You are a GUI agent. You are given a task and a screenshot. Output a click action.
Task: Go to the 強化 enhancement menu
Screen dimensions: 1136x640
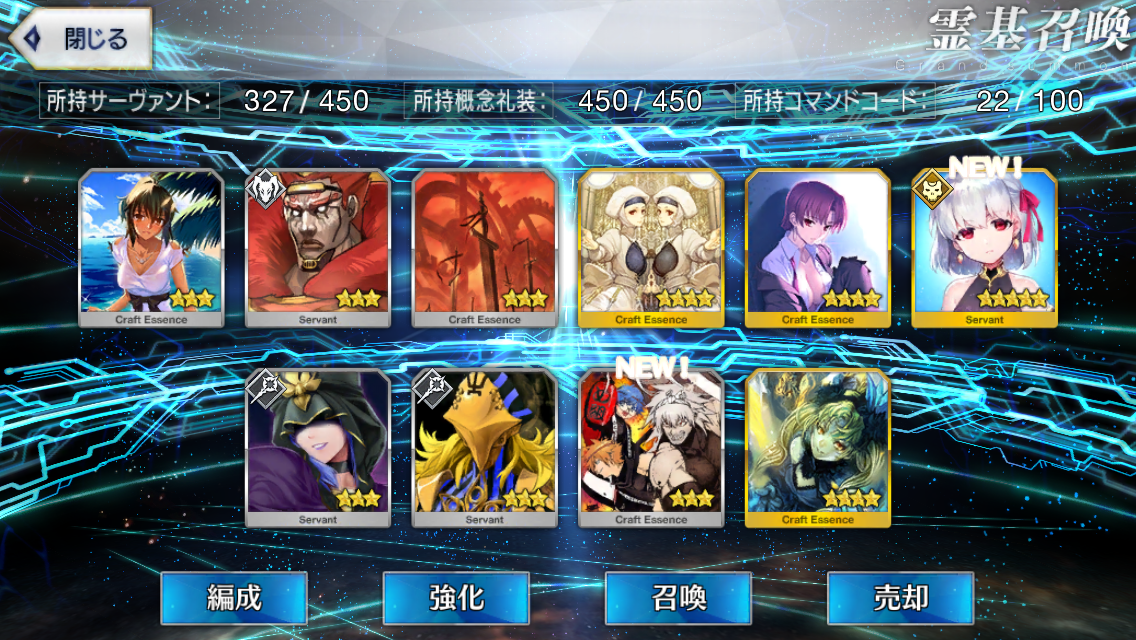click(x=456, y=598)
